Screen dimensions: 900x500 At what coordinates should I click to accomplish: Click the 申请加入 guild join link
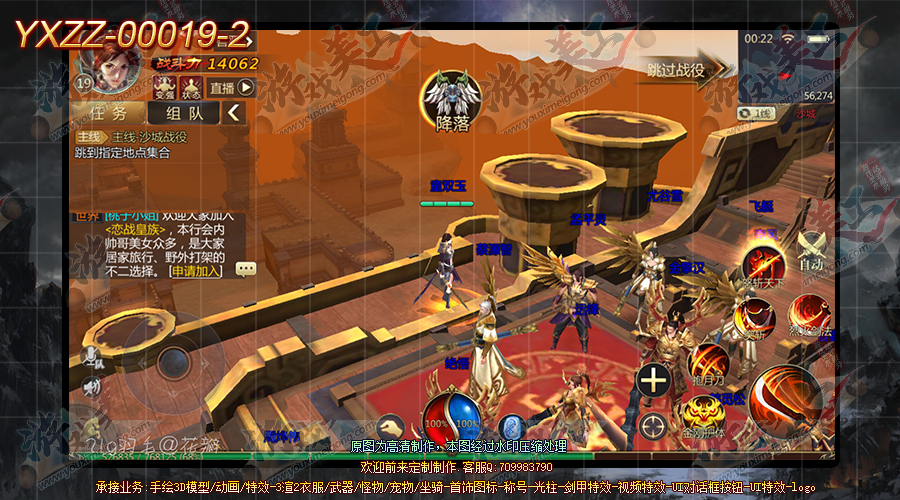(197, 270)
